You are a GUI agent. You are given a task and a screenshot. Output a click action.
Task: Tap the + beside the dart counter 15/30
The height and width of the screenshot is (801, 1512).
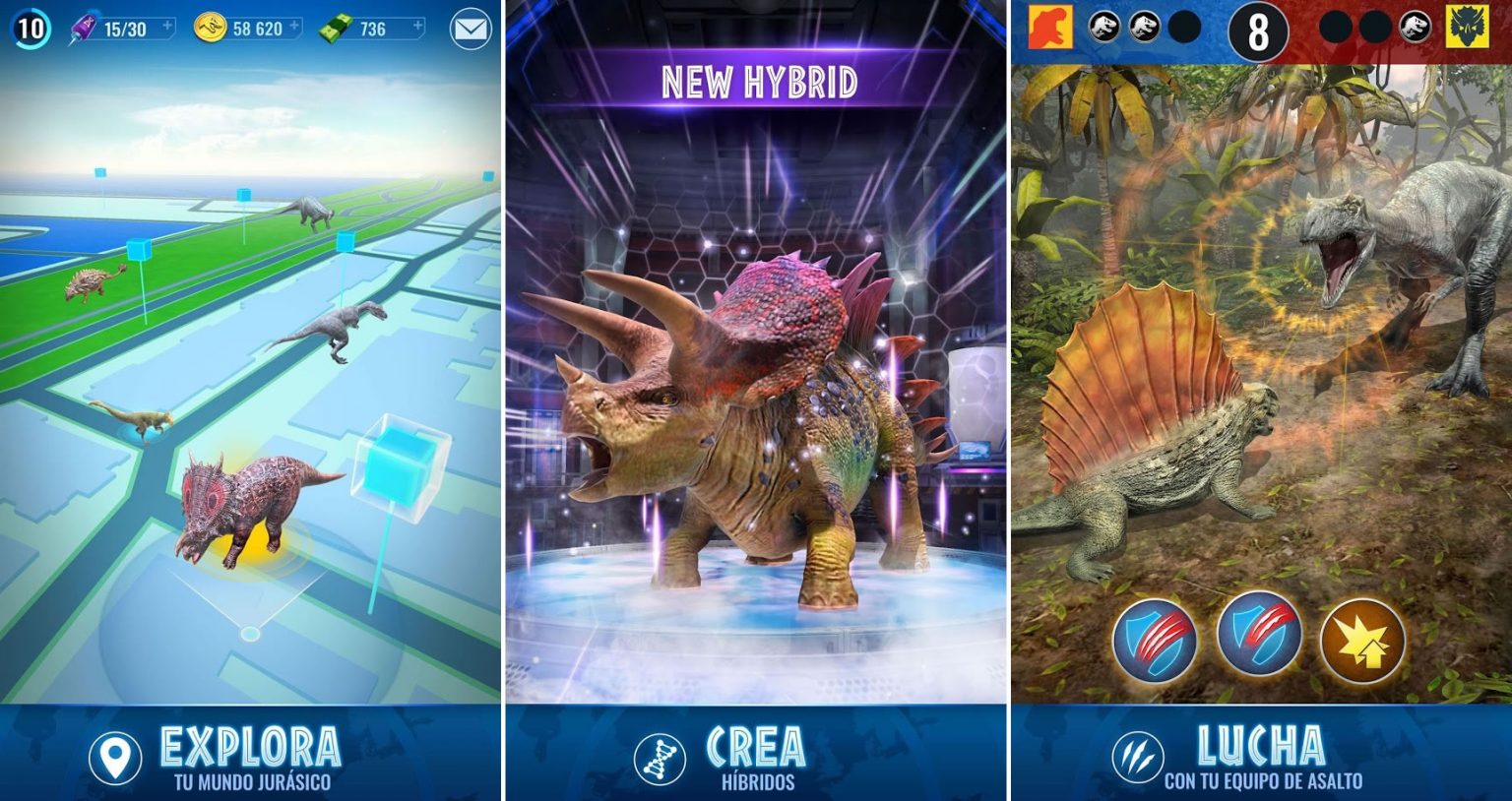coord(167,26)
